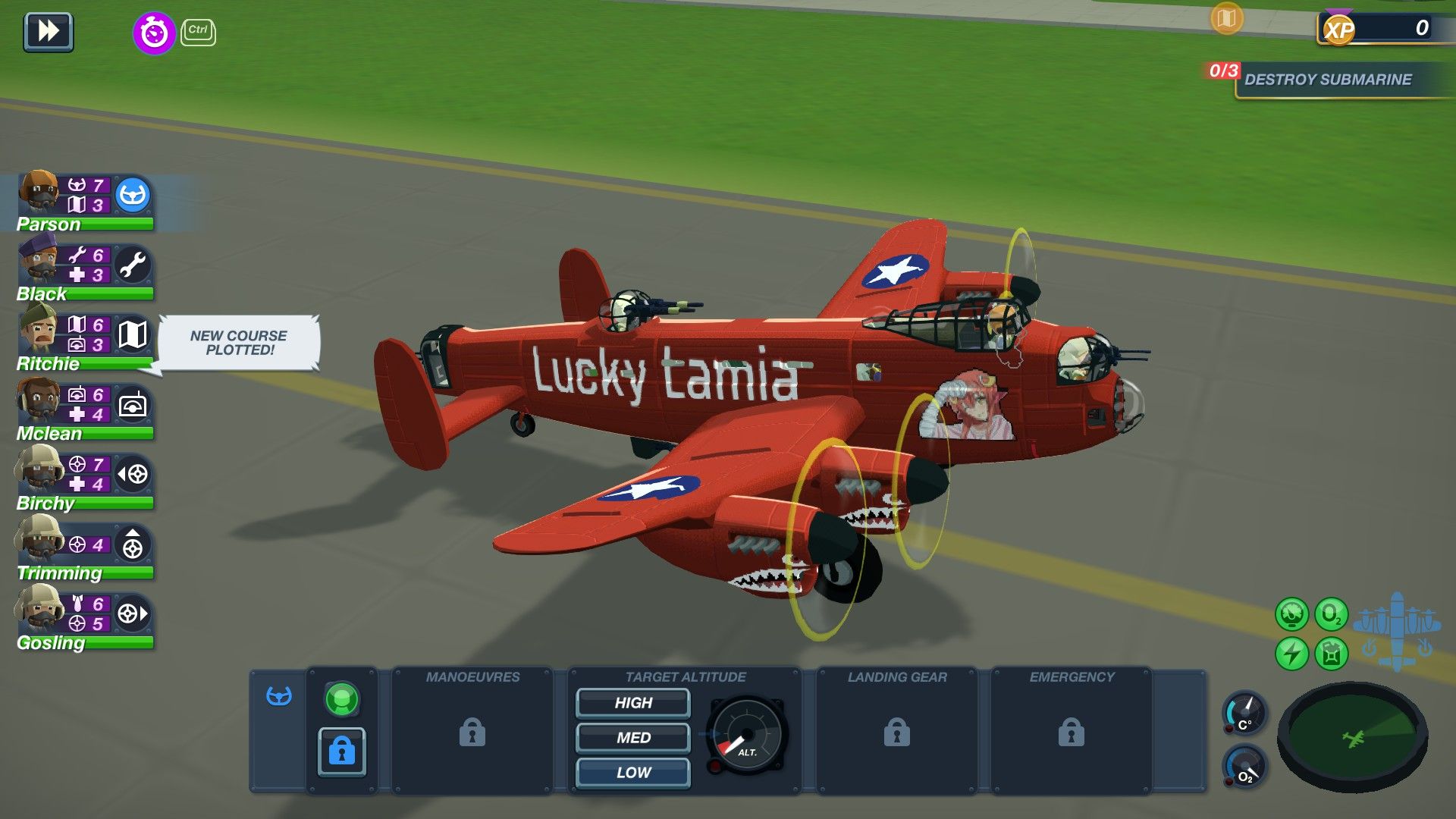The height and width of the screenshot is (819, 1456).
Task: Open Ritchie's navigation map icon
Action: pyautogui.click(x=133, y=336)
